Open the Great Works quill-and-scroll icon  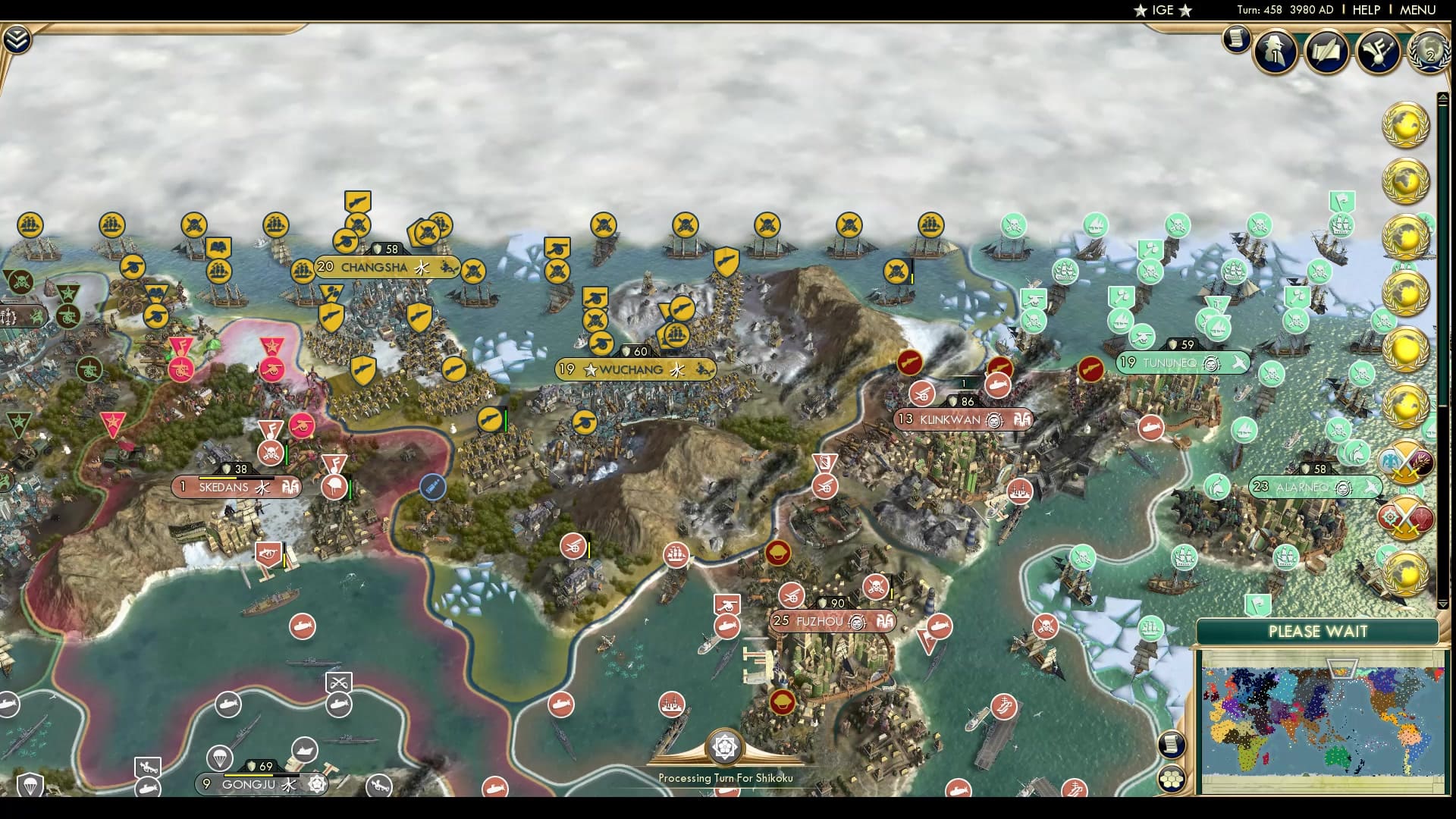(x=1326, y=53)
